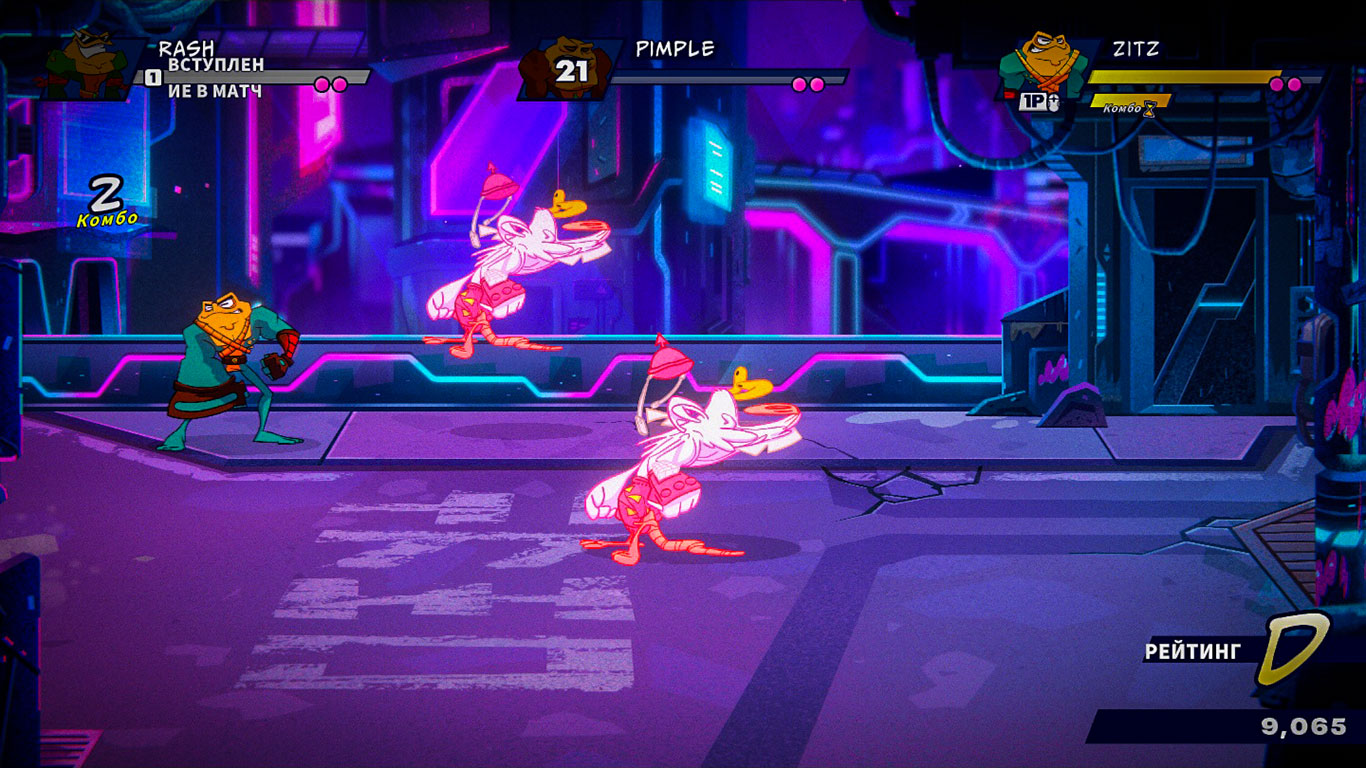Select the ZITZ name label
This screenshot has height=768, width=1366.
(1135, 47)
